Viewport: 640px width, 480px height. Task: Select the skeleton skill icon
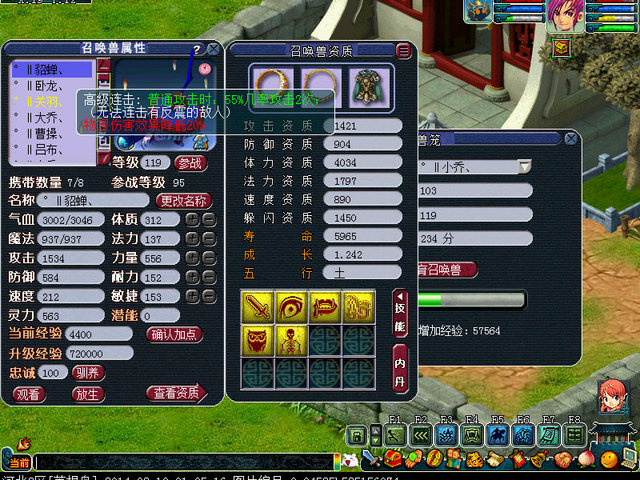coord(292,339)
